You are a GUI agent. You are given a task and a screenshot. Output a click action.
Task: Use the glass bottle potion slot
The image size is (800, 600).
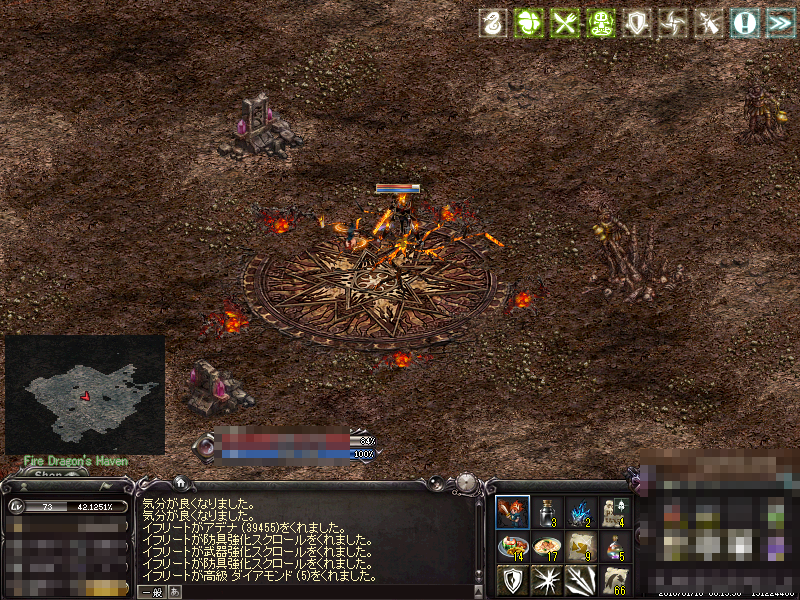coord(546,512)
